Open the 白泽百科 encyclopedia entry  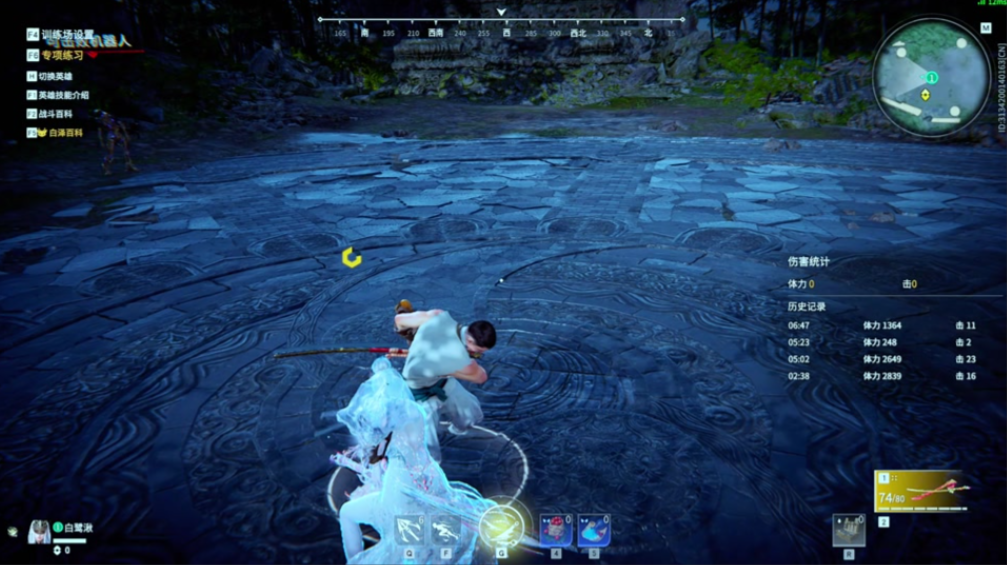tap(59, 133)
